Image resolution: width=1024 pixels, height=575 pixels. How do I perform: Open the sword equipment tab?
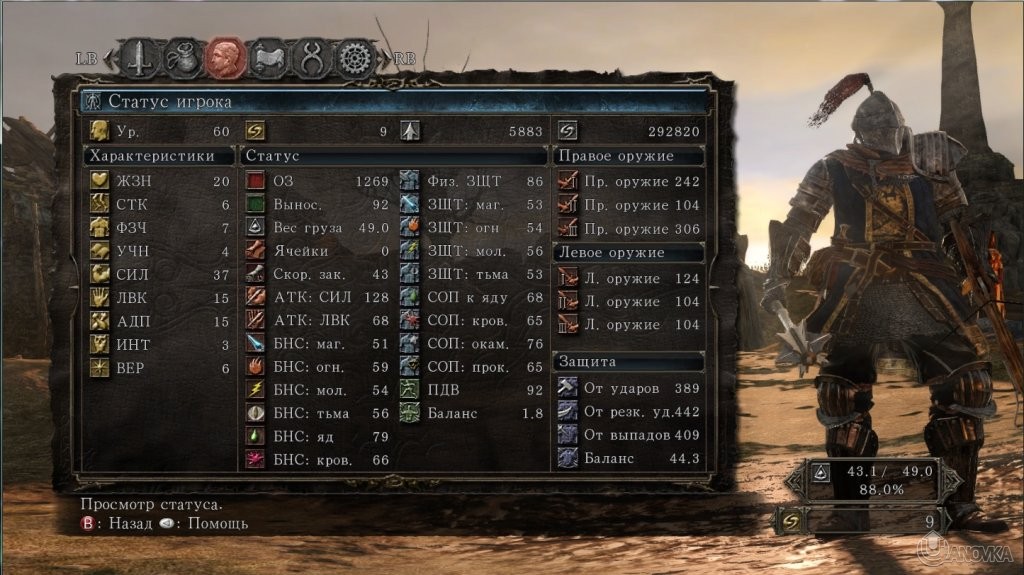pyautogui.click(x=140, y=57)
